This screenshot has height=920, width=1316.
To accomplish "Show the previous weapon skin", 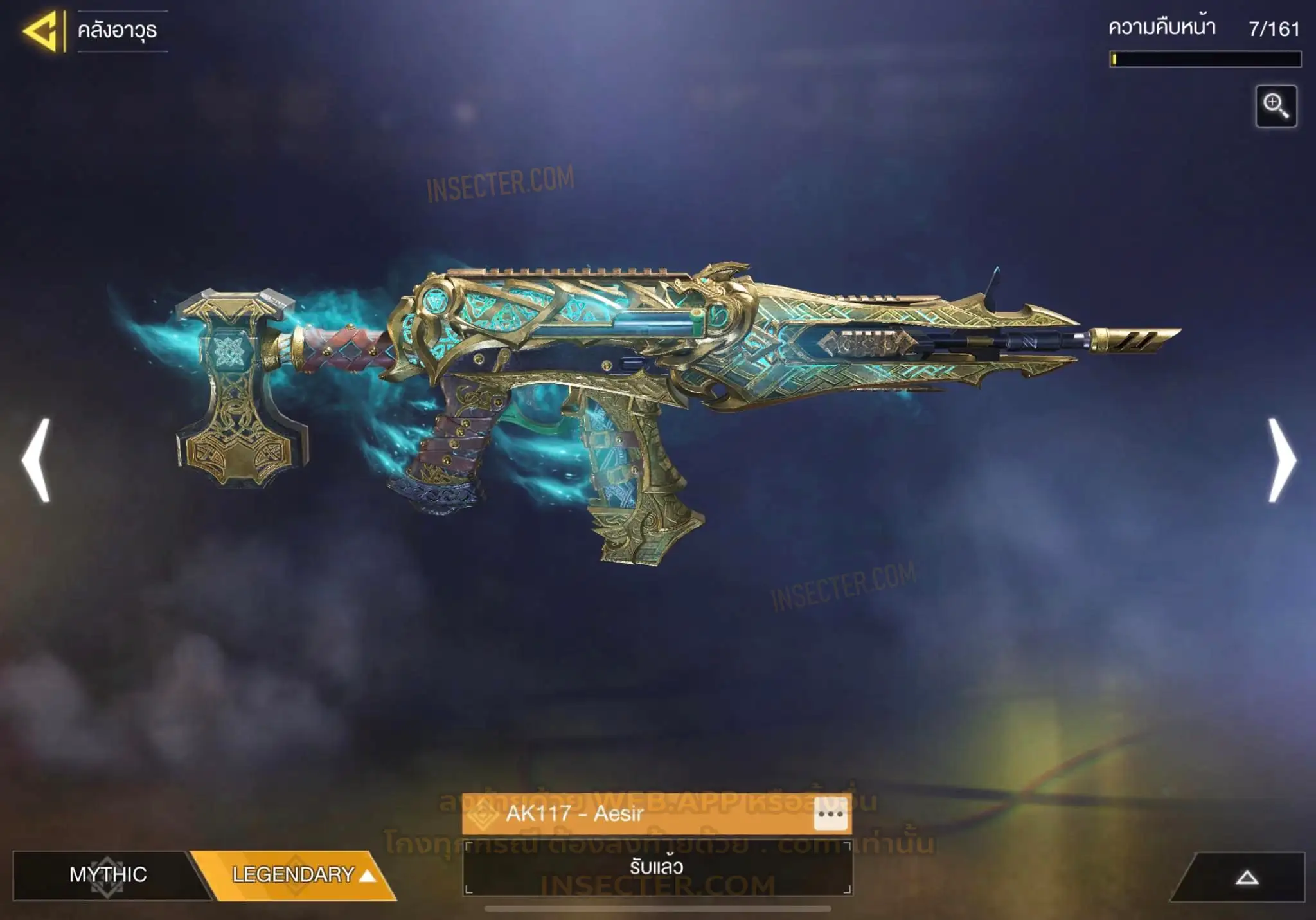I will pyautogui.click(x=37, y=460).
